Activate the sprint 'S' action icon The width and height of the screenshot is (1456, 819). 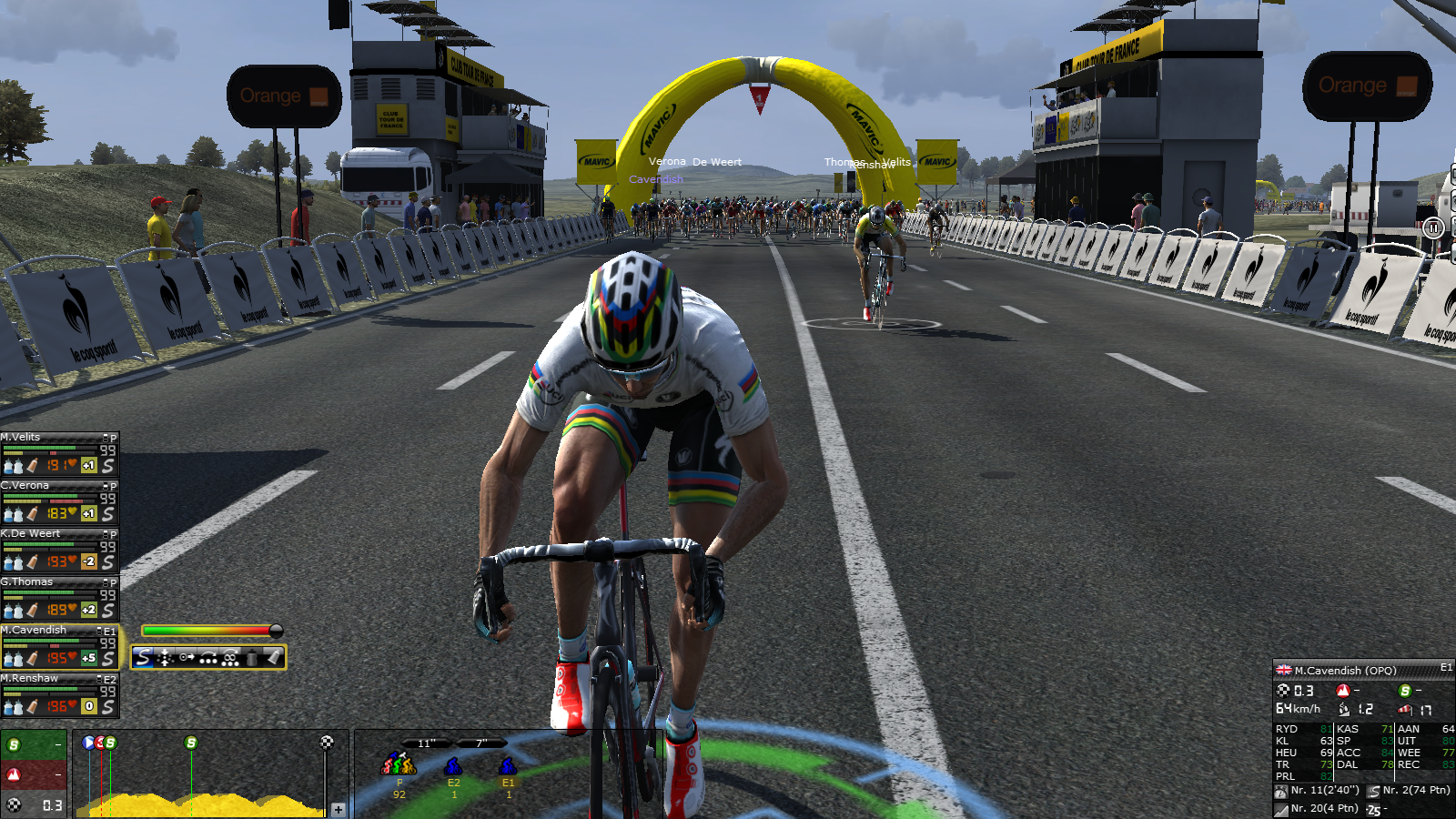coord(144,657)
